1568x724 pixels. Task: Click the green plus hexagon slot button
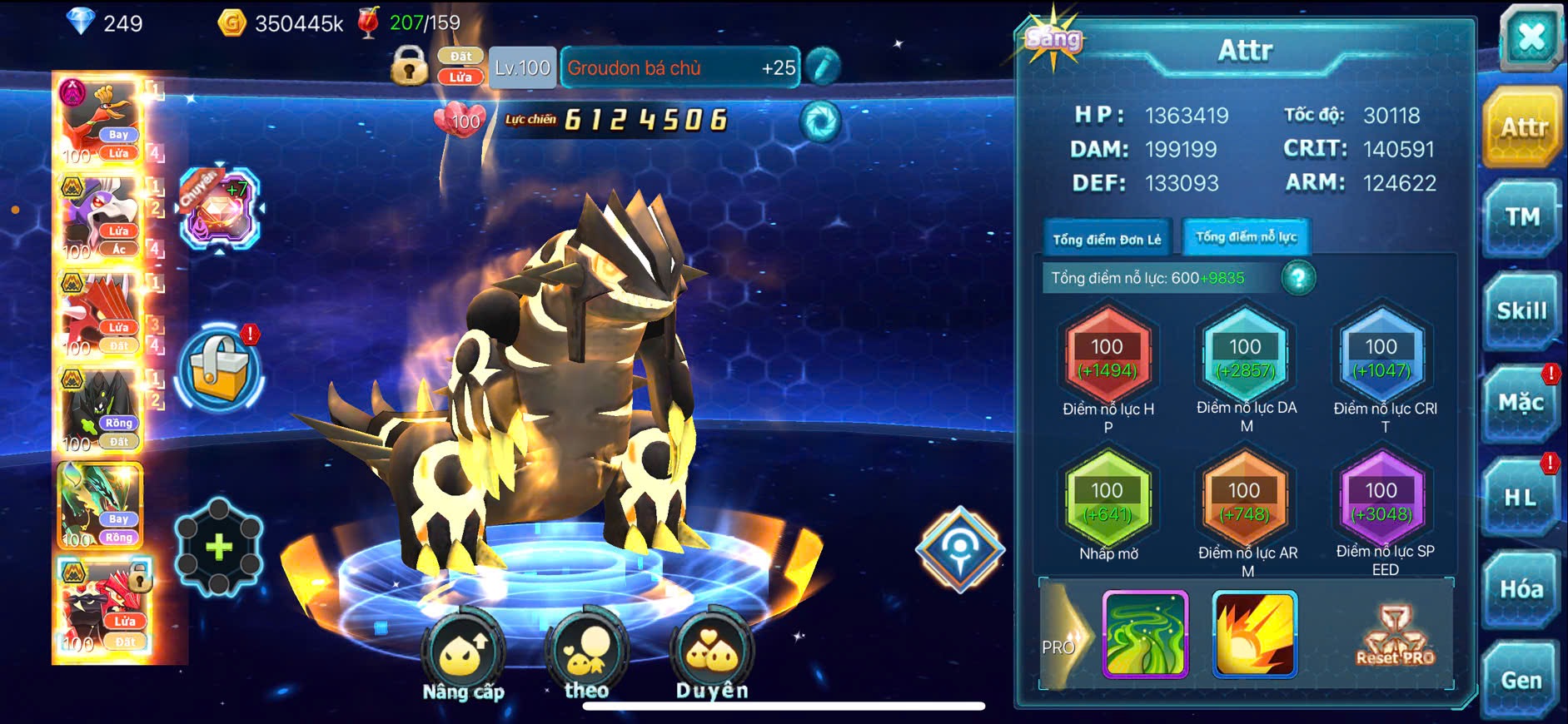[218, 547]
